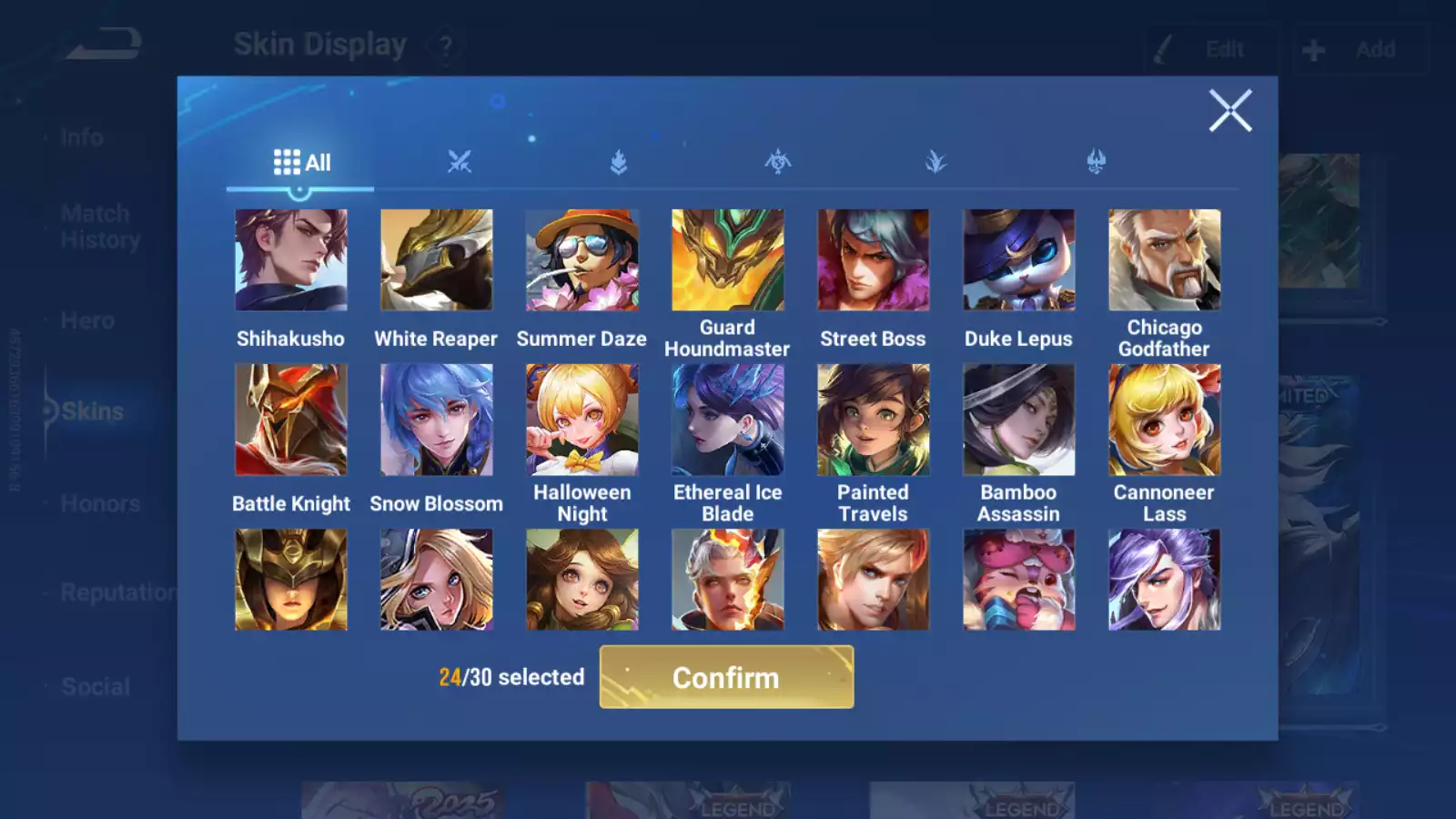Select the Bamboo Assassin skin
The height and width of the screenshot is (819, 1456).
(x=1018, y=420)
